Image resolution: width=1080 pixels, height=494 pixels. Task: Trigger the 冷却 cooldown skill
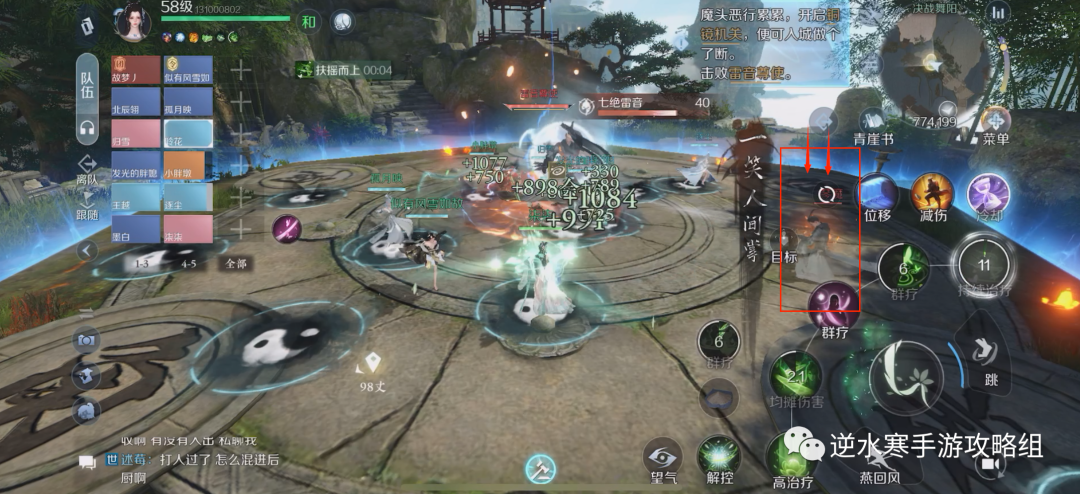pyautogui.click(x=988, y=192)
